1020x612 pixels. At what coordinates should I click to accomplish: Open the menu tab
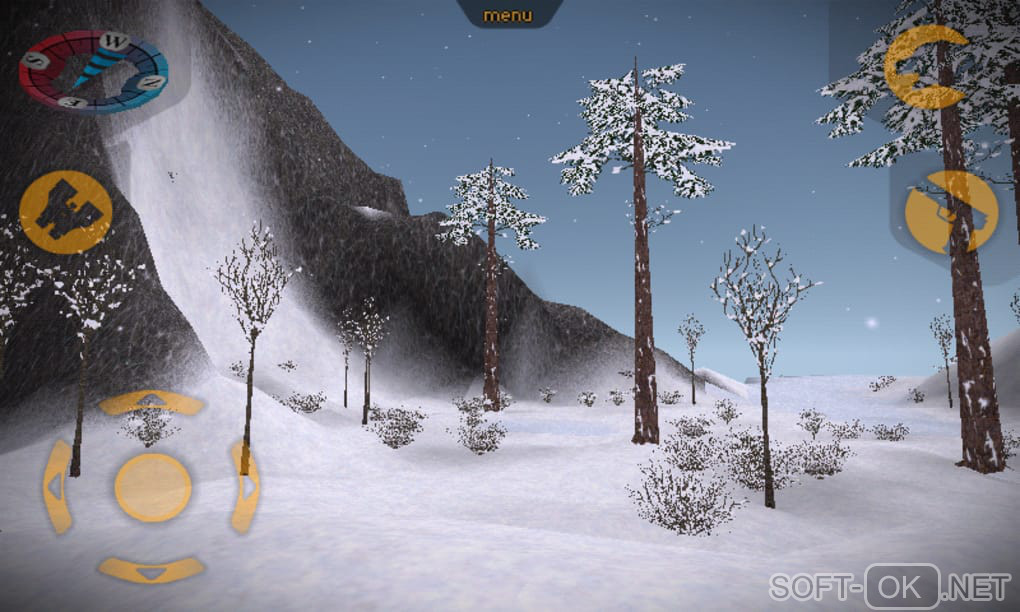[508, 15]
